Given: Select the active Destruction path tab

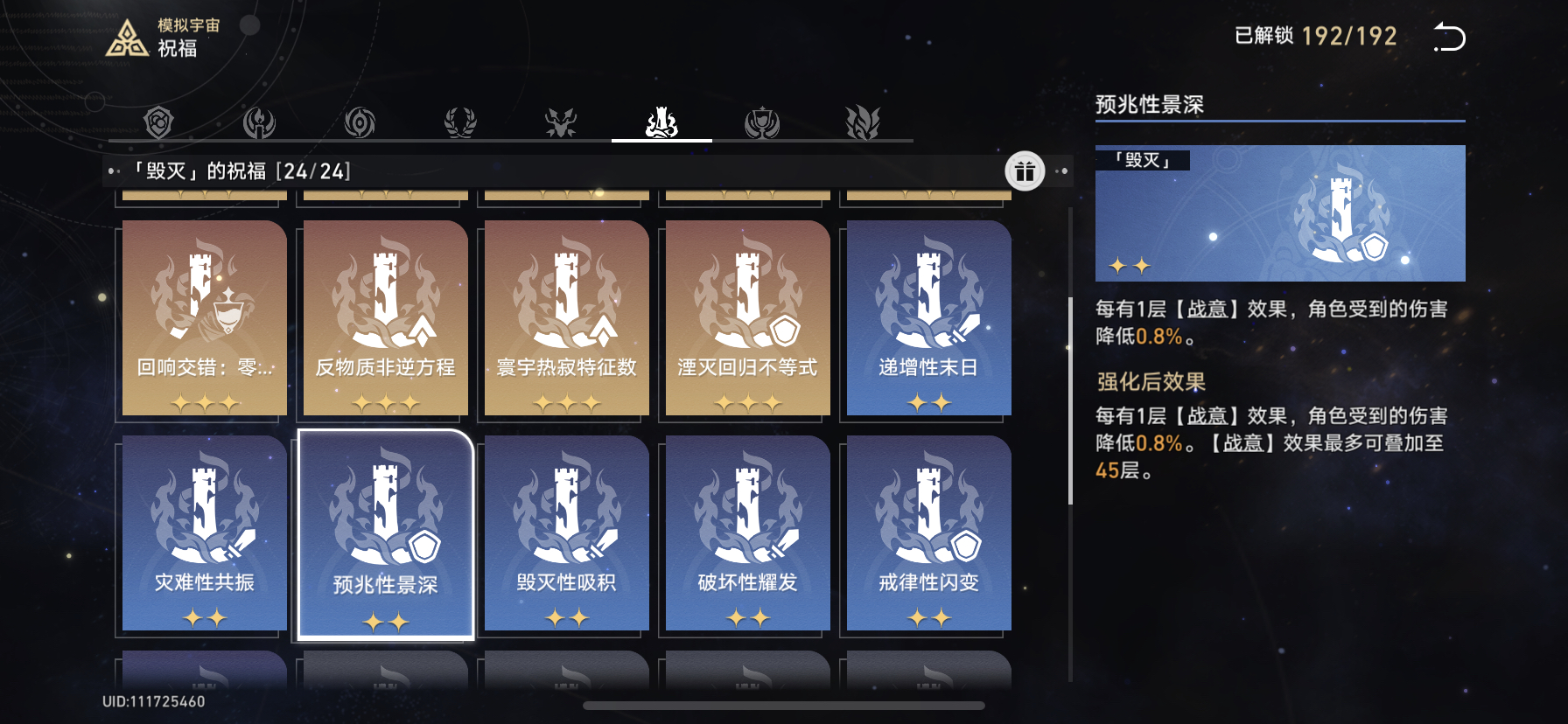Looking at the screenshot, I should (x=661, y=122).
